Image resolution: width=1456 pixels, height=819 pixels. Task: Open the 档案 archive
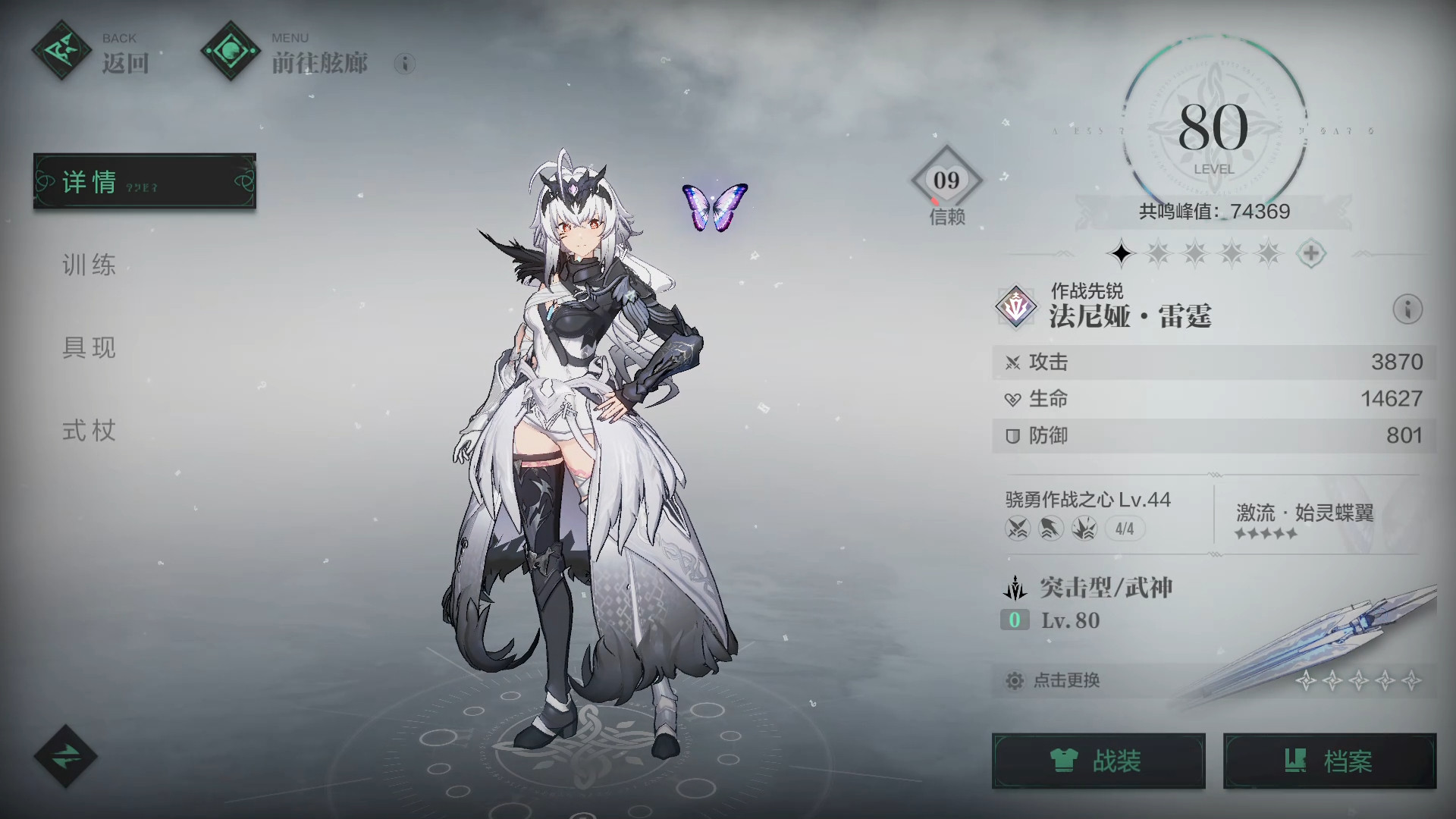(x=1329, y=761)
